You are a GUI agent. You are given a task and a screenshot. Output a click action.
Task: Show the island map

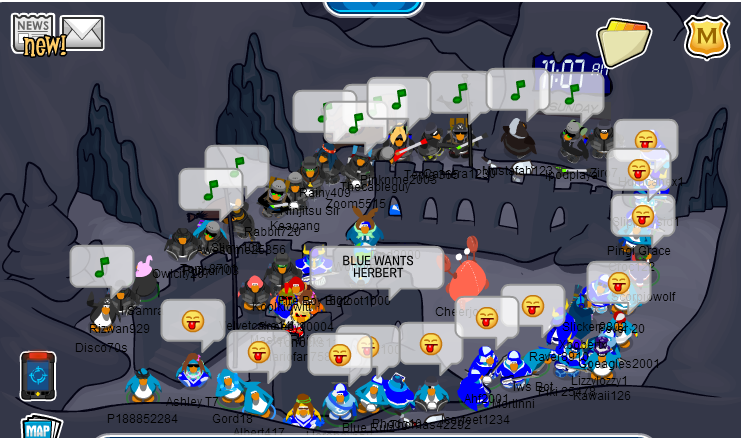[38, 428]
